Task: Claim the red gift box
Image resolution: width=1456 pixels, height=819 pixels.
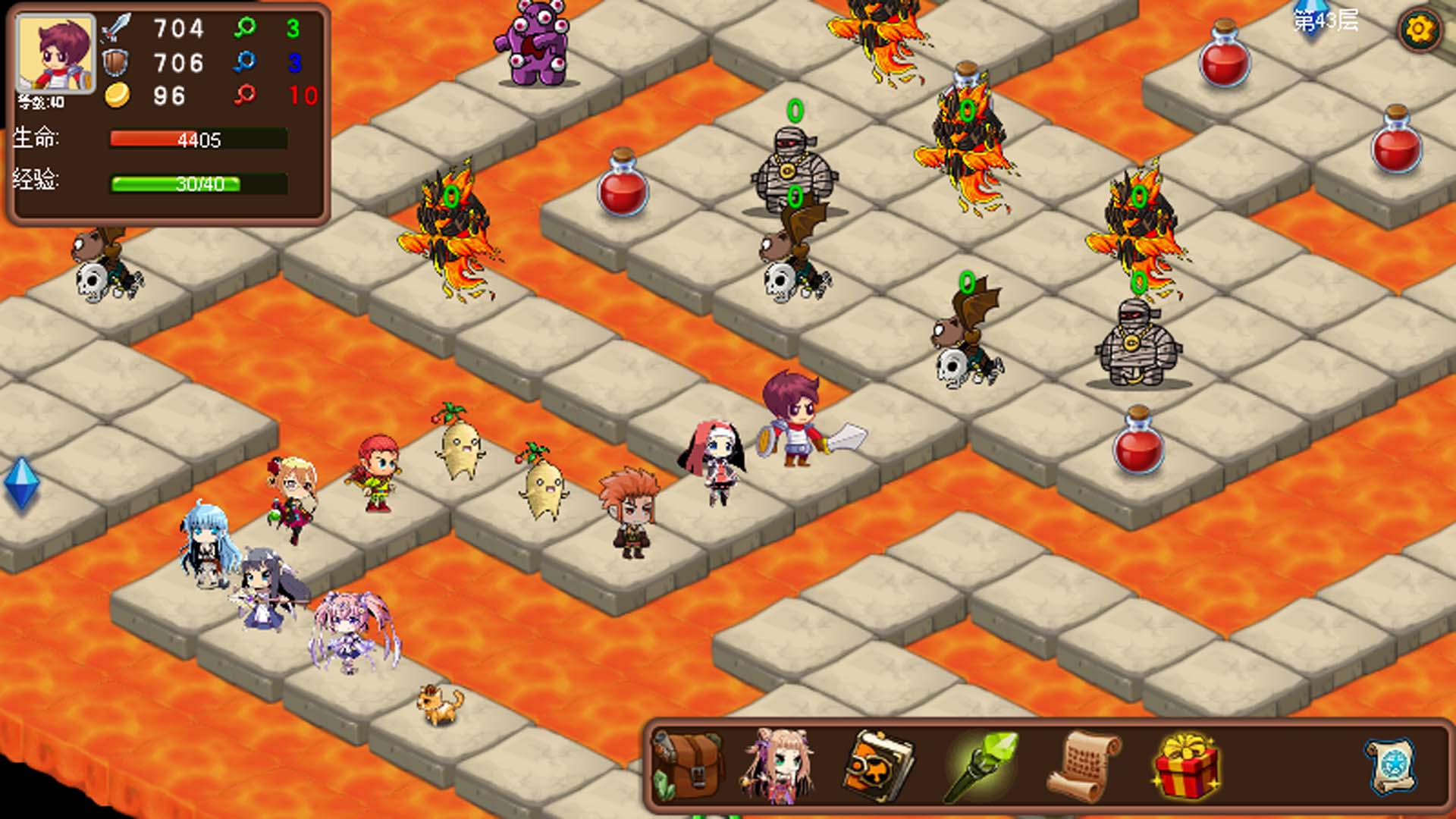Action: pyautogui.click(x=1186, y=766)
